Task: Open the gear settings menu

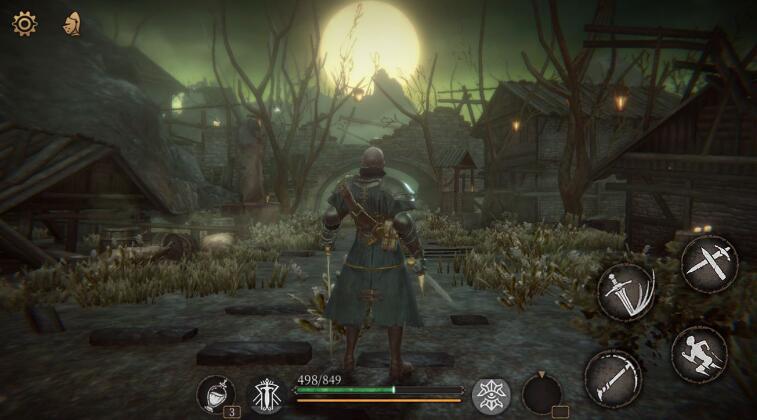Action: pyautogui.click(x=24, y=23)
